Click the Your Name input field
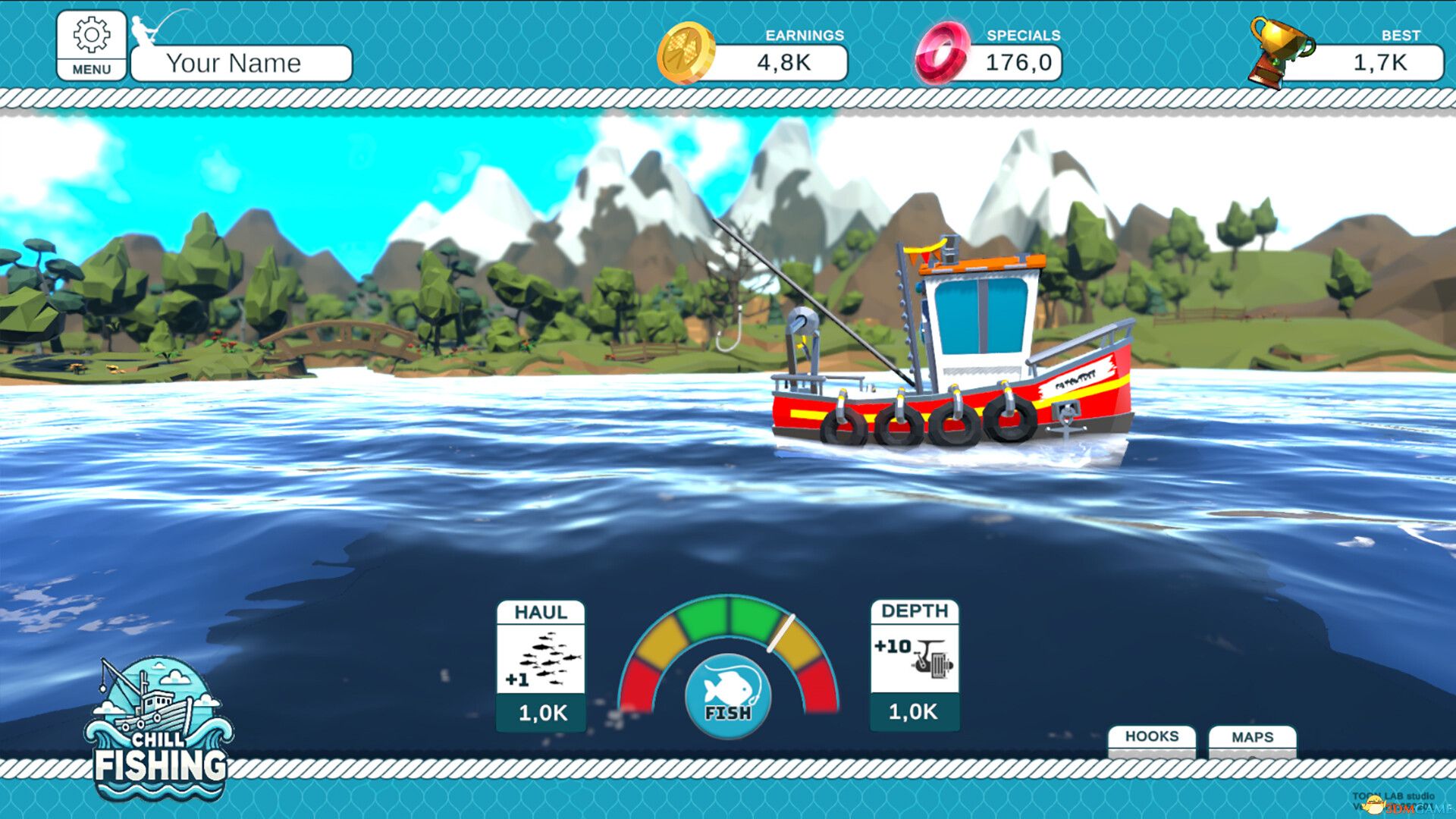Screen dimensions: 1456x819 click(239, 63)
